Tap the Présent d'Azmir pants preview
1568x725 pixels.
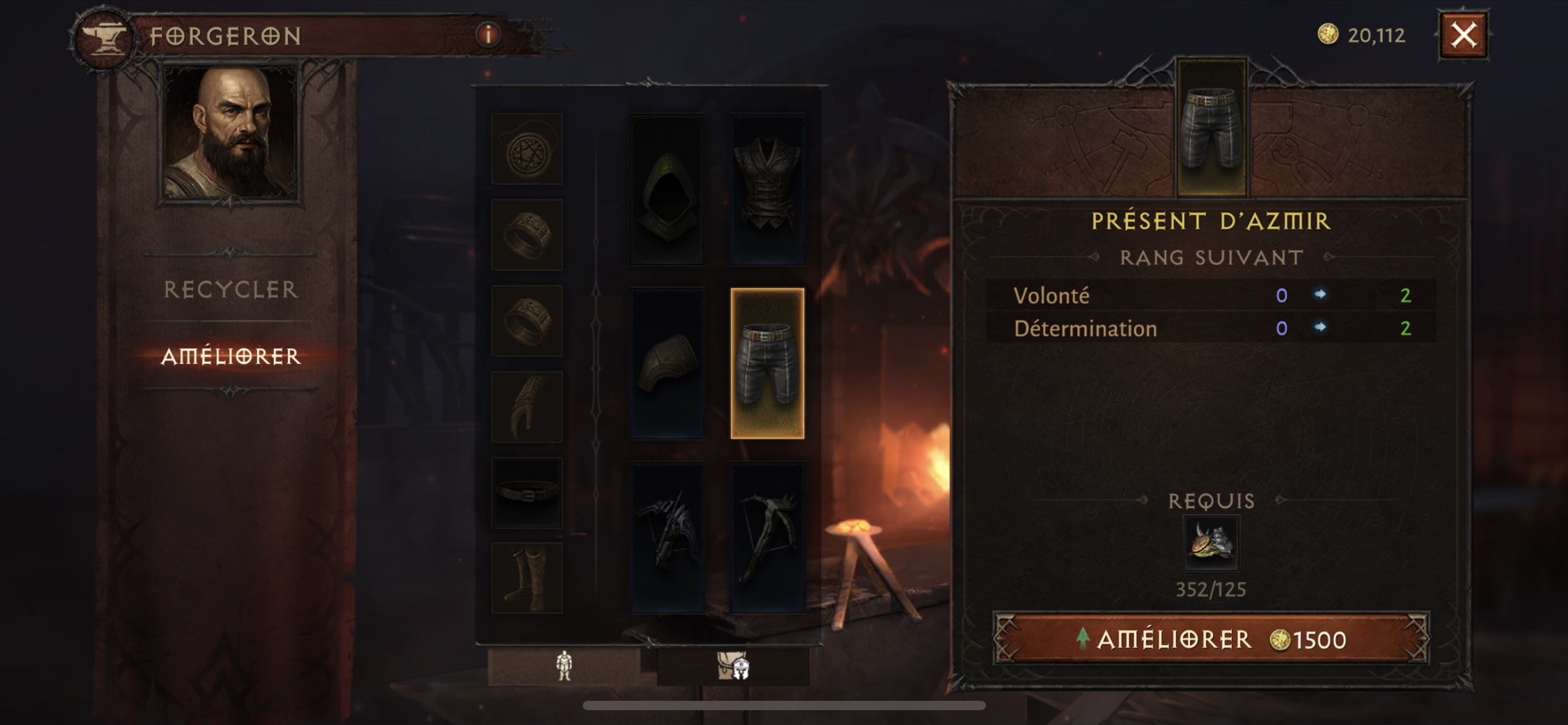[1211, 128]
